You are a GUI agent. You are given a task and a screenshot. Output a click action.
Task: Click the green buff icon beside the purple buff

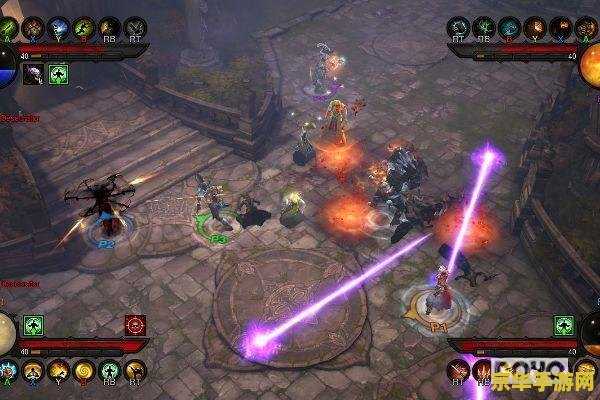pos(57,72)
